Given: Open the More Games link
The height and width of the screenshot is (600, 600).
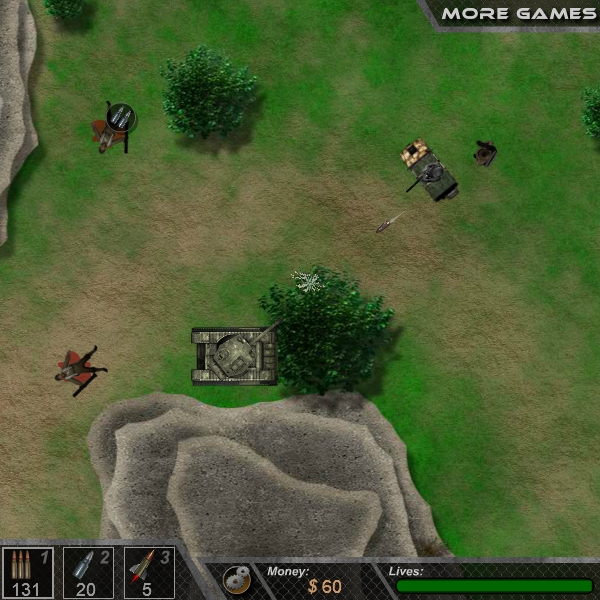Looking at the screenshot, I should [x=518, y=14].
